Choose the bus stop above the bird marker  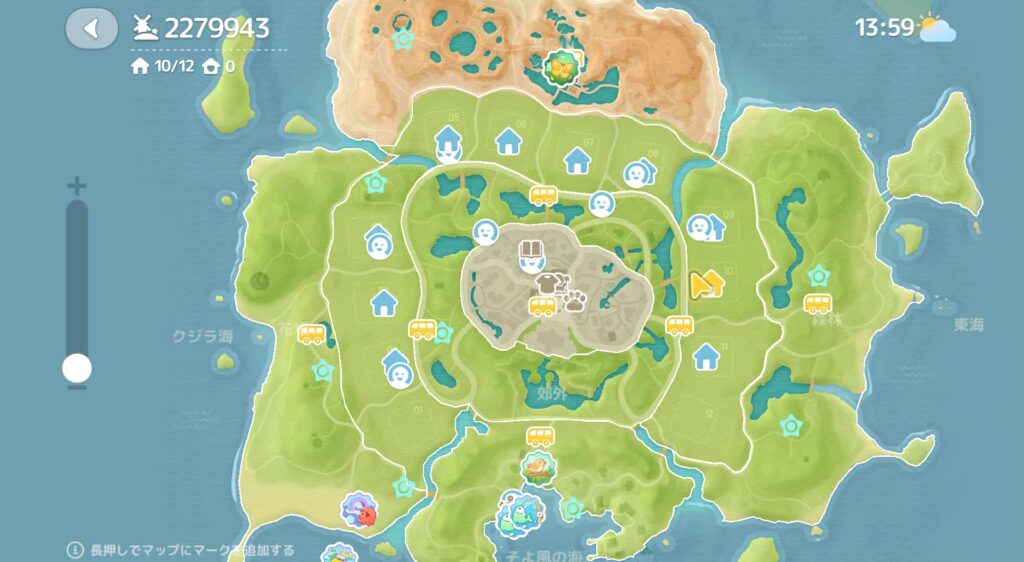pos(540,436)
